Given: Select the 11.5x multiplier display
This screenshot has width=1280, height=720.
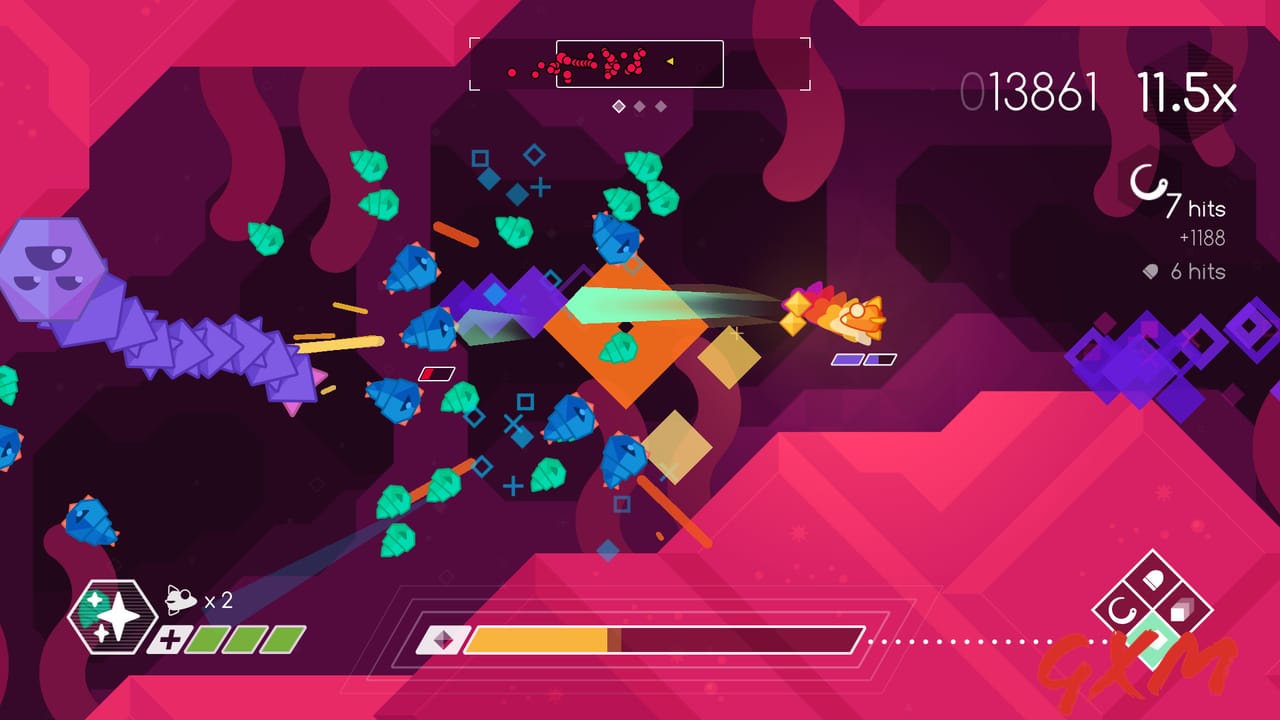Looking at the screenshot, I should coord(1189,90).
